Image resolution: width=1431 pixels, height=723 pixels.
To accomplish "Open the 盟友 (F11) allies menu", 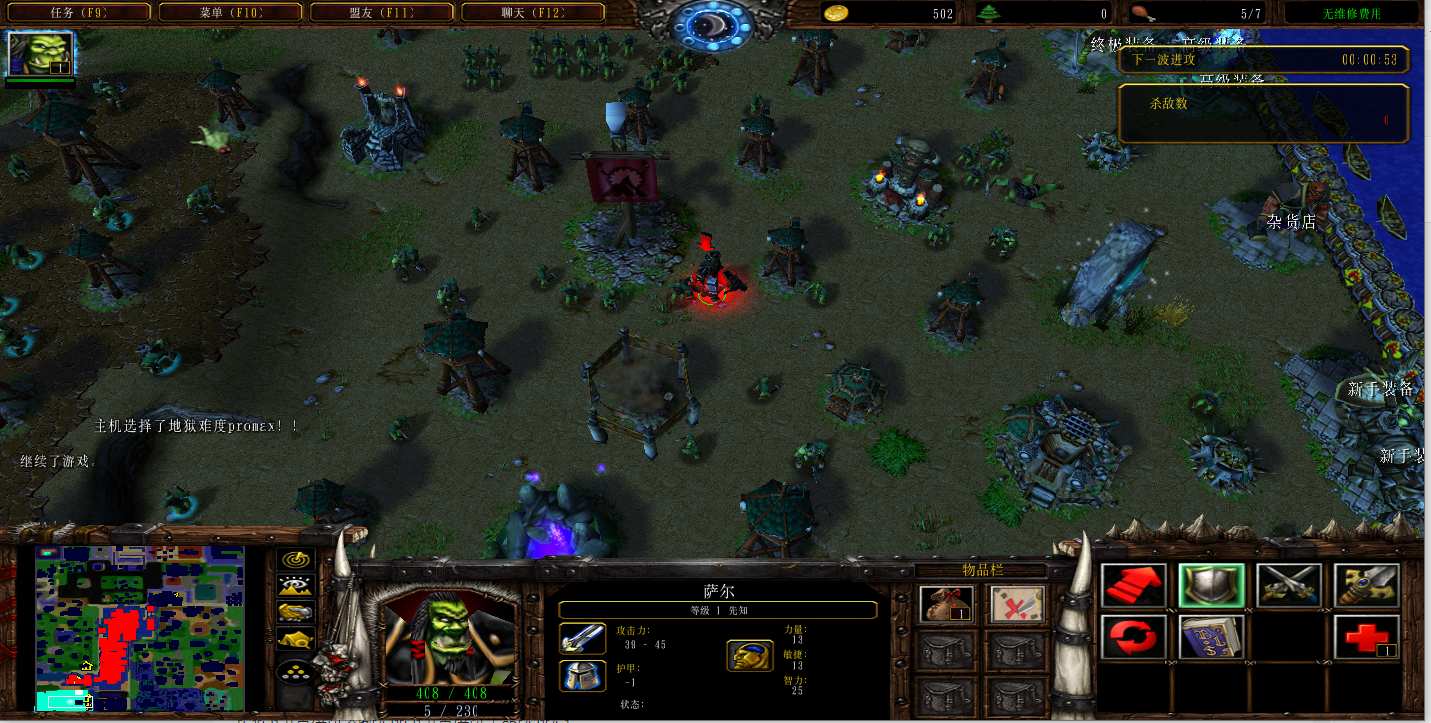I will click(x=381, y=13).
